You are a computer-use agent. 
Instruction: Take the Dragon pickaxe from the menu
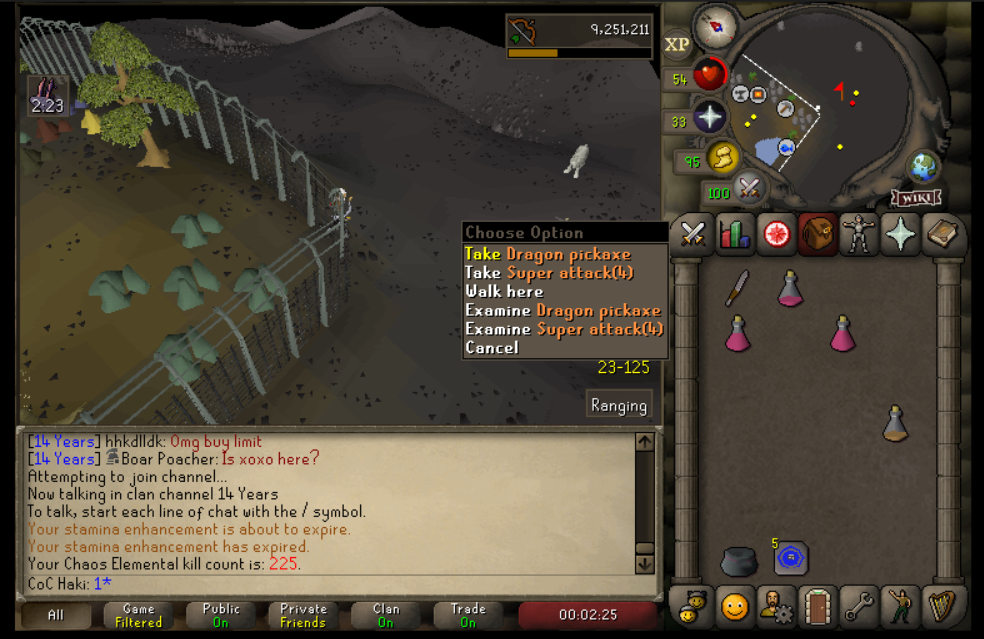click(x=547, y=254)
